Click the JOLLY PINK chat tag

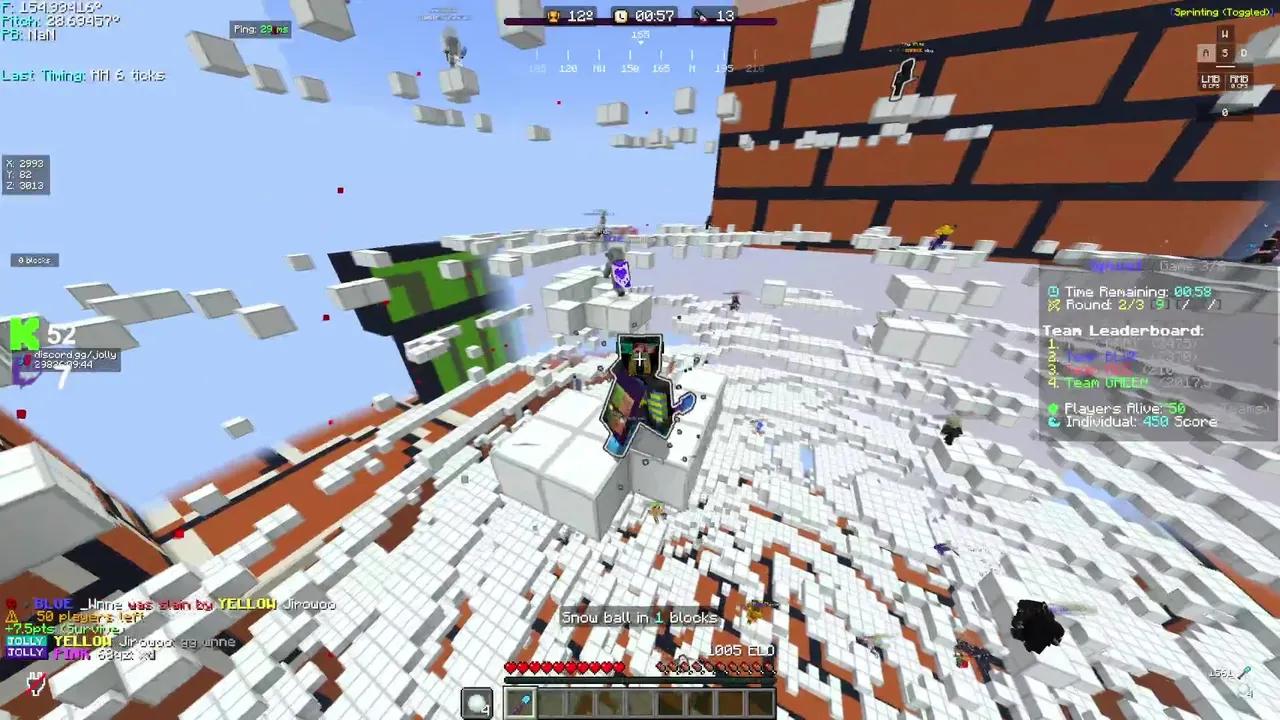pyautogui.click(x=26, y=653)
